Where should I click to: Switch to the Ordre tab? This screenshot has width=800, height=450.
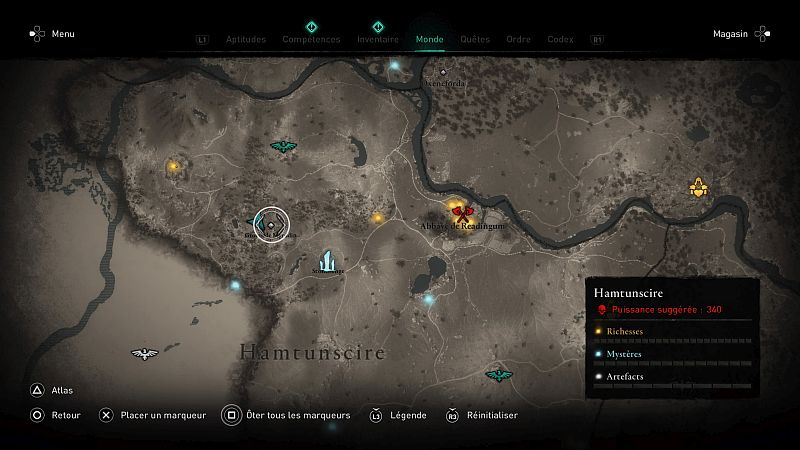click(518, 40)
